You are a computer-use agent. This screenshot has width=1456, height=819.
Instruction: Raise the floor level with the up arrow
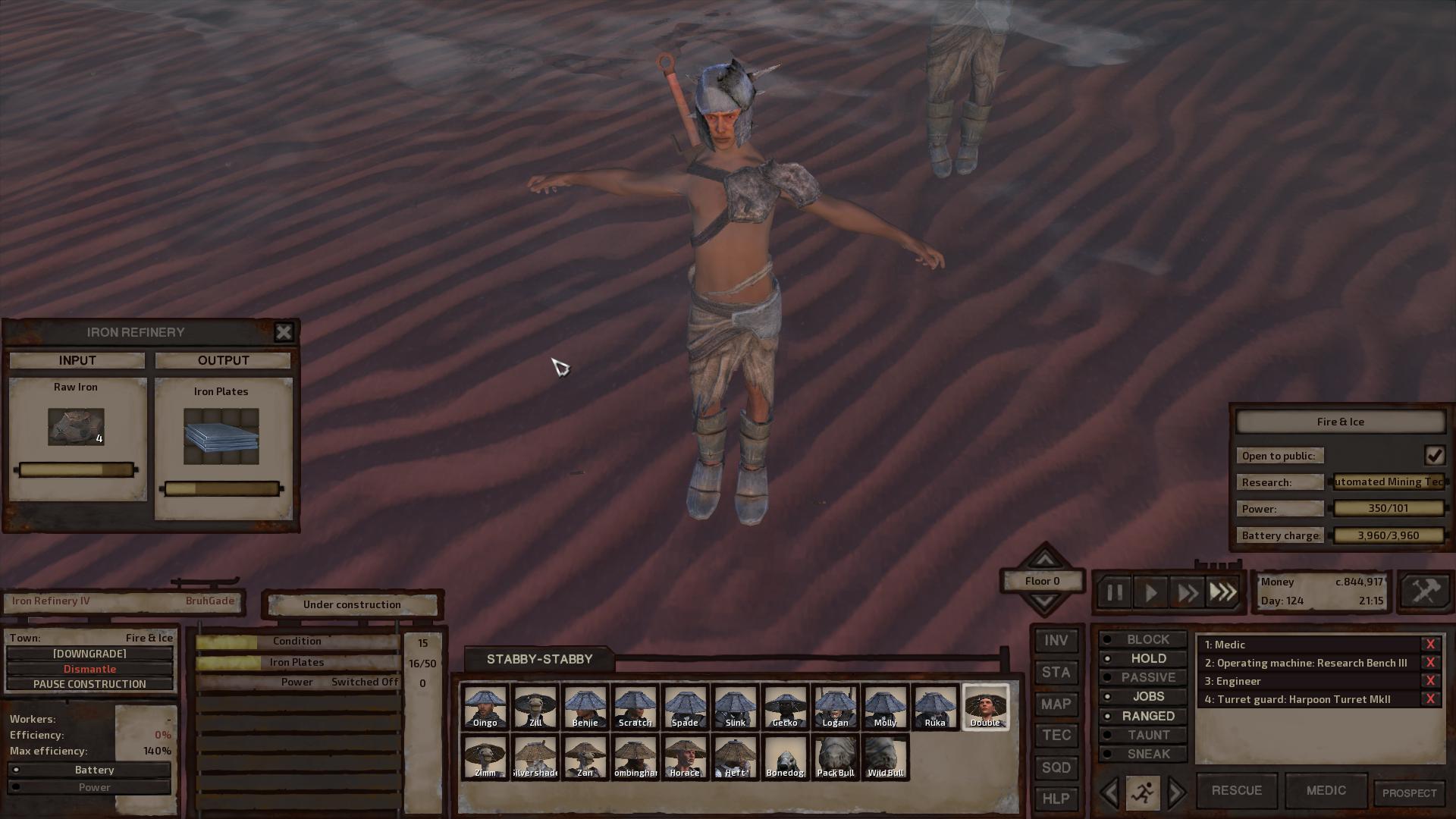click(x=1043, y=559)
